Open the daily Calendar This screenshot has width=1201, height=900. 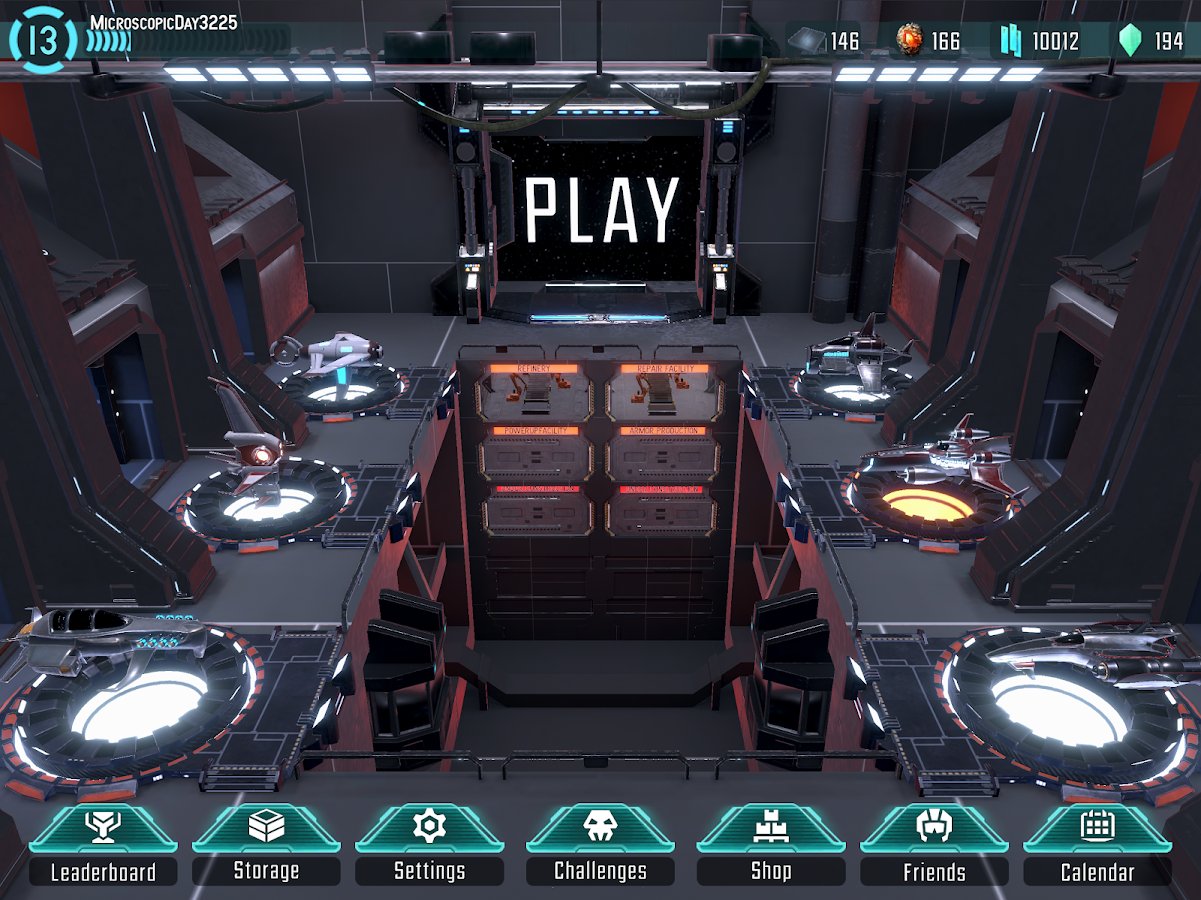1097,846
